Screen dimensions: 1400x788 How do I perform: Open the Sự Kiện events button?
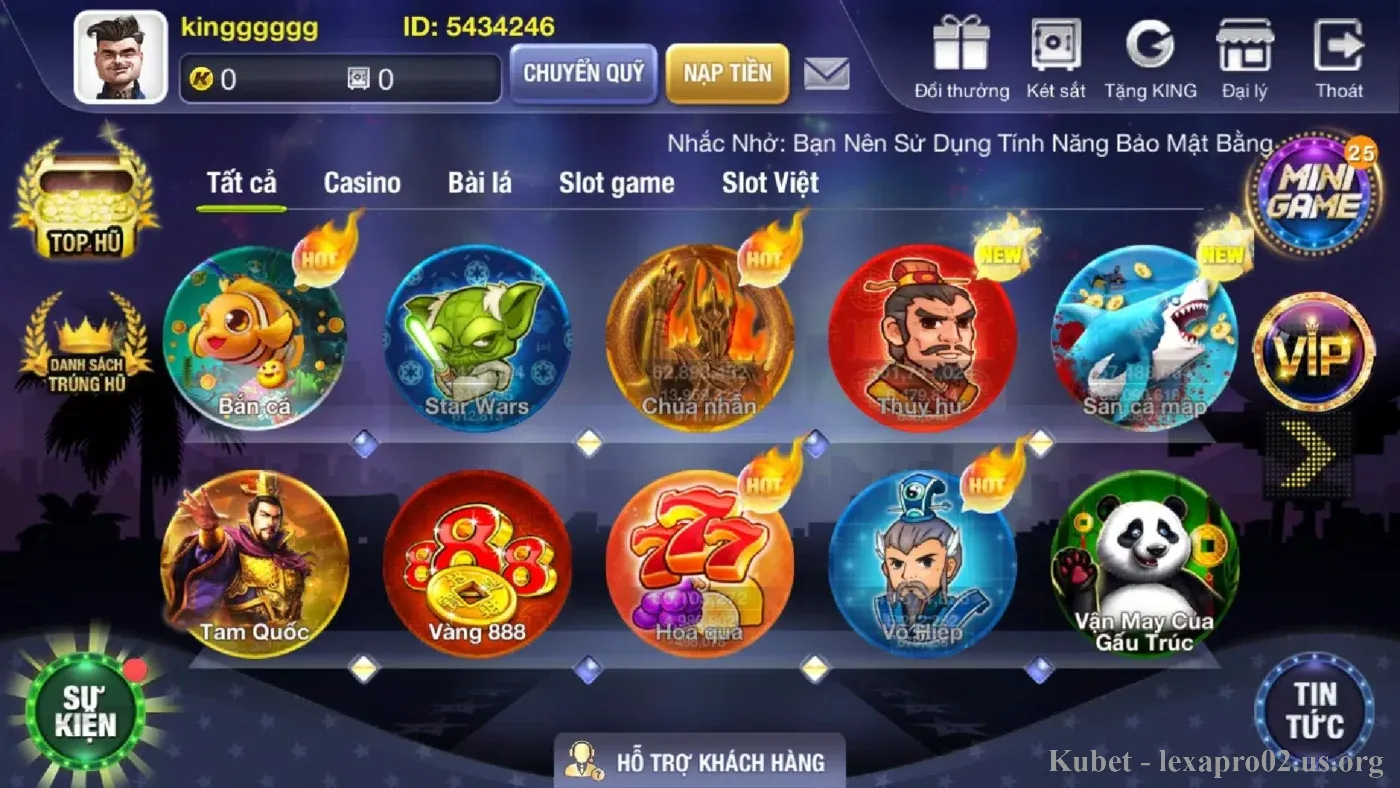86,711
